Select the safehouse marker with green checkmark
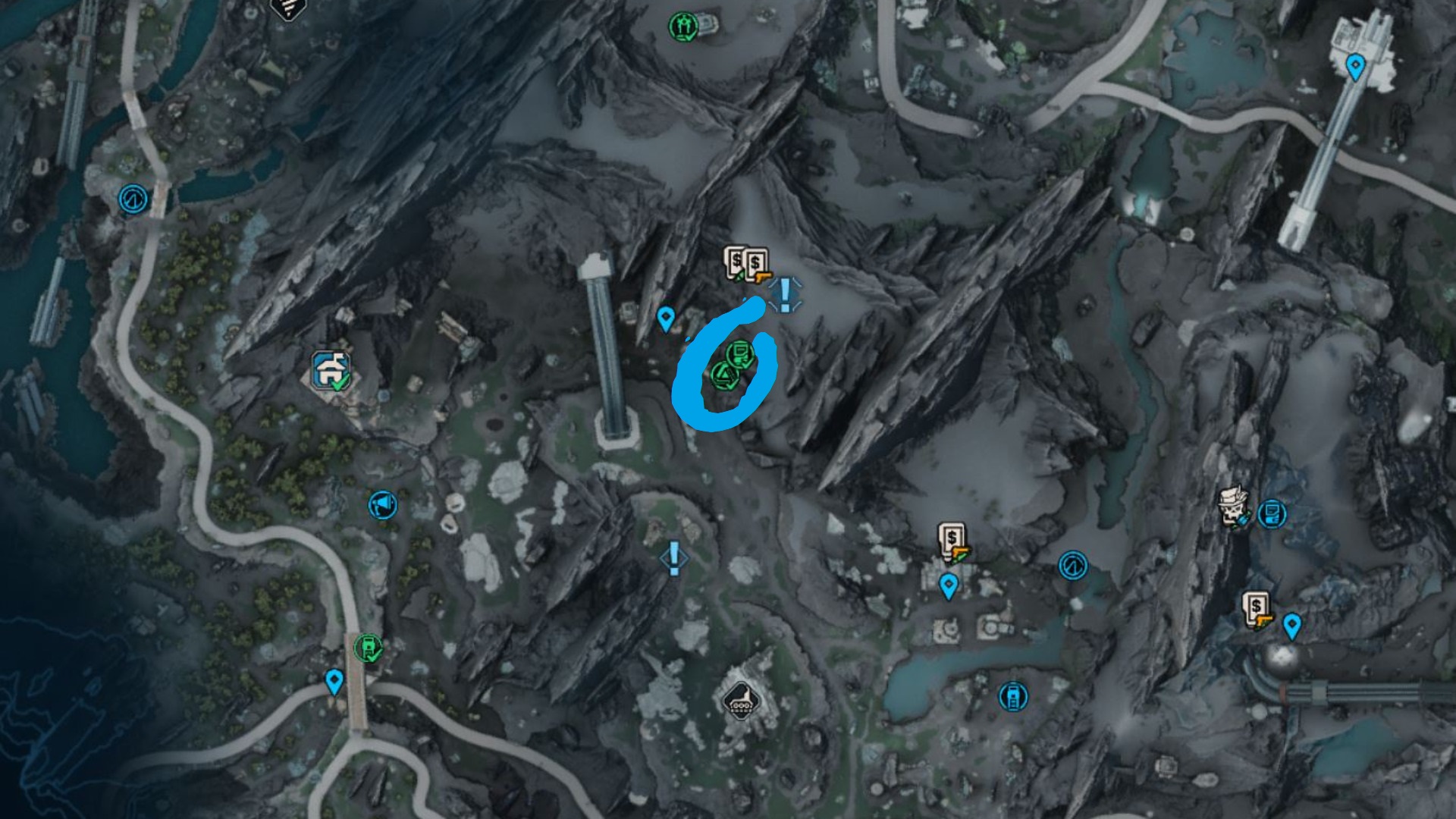 (x=331, y=371)
